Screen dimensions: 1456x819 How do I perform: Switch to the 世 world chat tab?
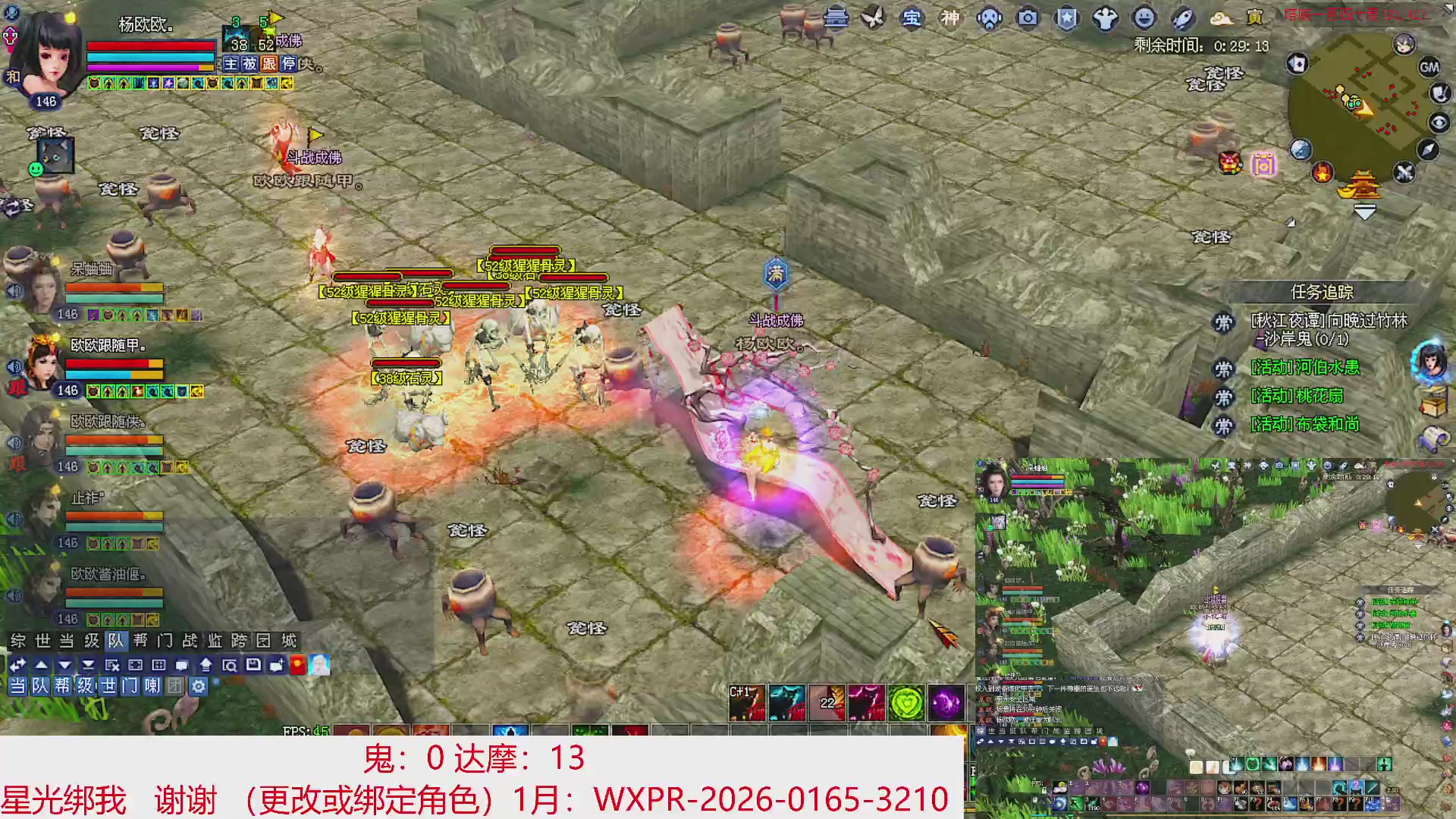(42, 641)
